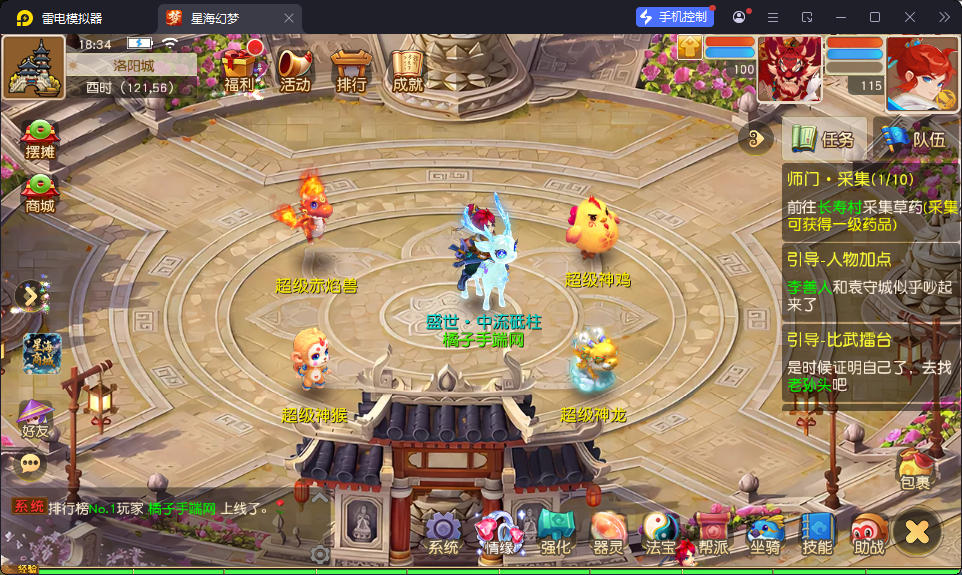Open the 好友 friends list
The width and height of the screenshot is (962, 575).
pos(35,418)
